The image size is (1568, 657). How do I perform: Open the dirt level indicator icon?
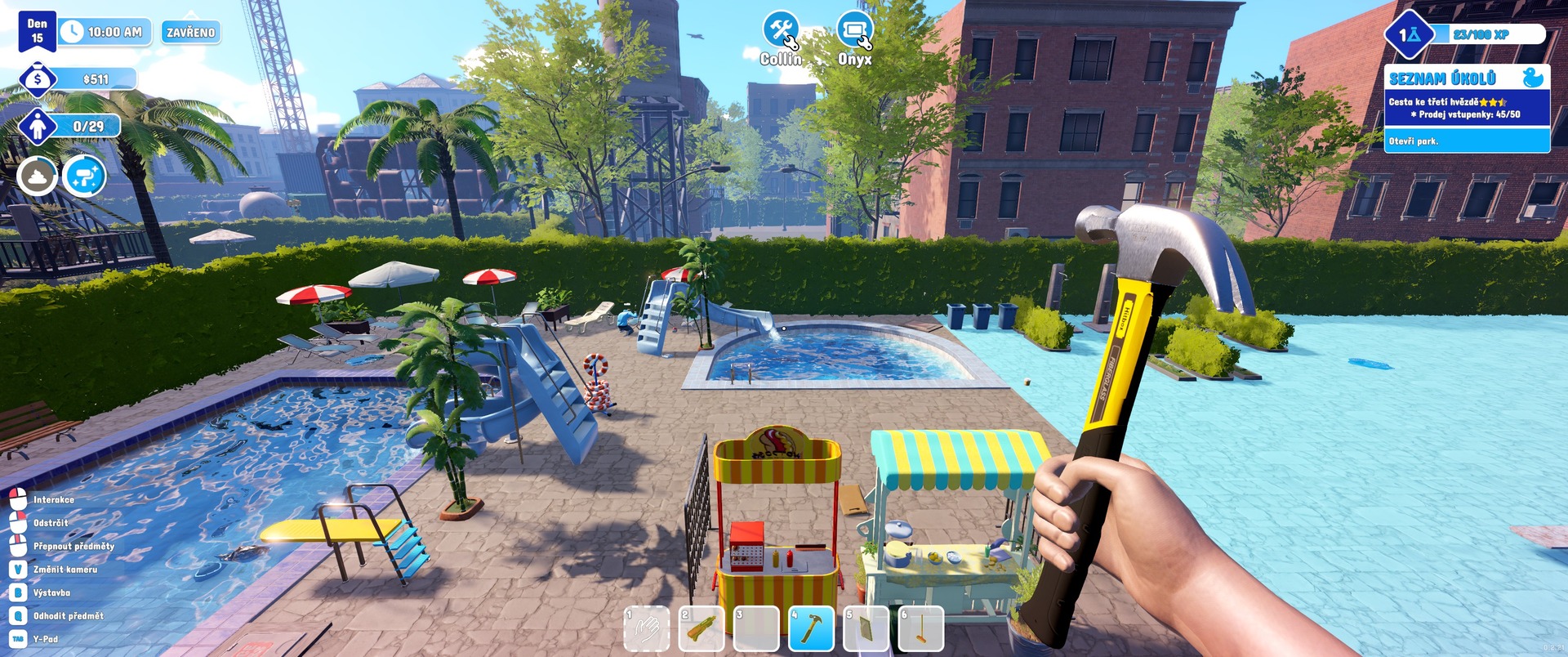point(38,176)
